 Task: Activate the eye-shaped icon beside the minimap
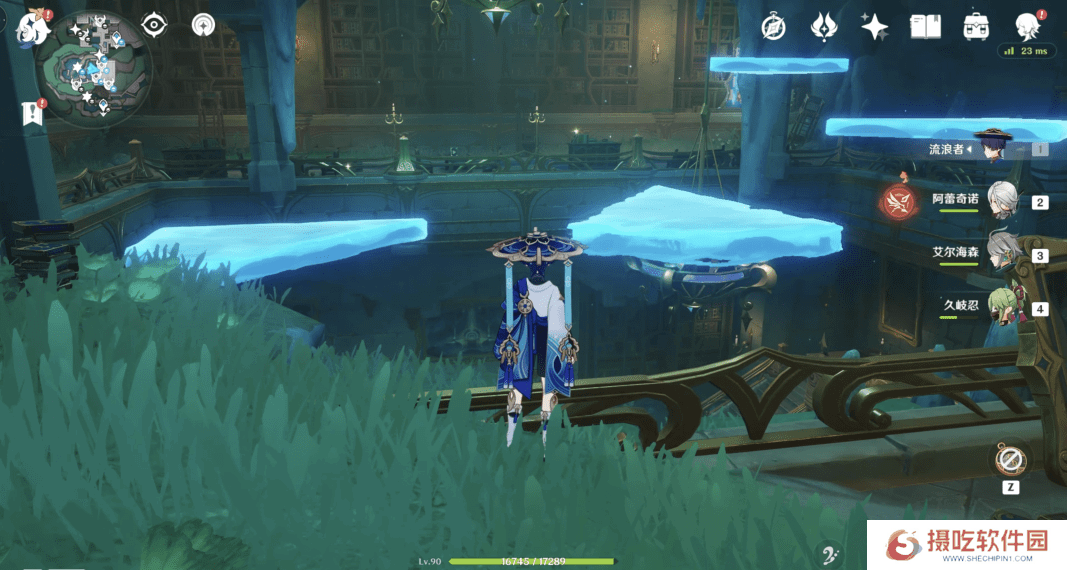[x=154, y=25]
